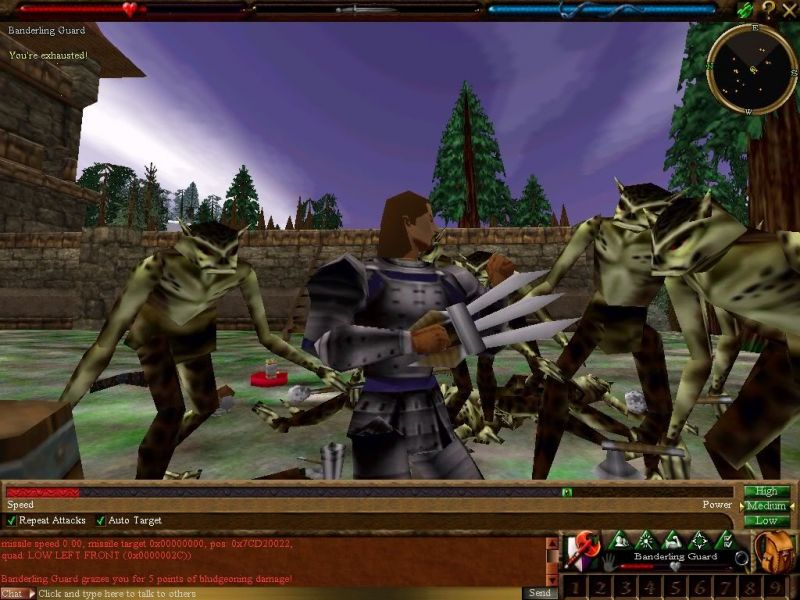The width and height of the screenshot is (800, 600).
Task: Toggle the Auto Target checkbox
Action: 100,521
